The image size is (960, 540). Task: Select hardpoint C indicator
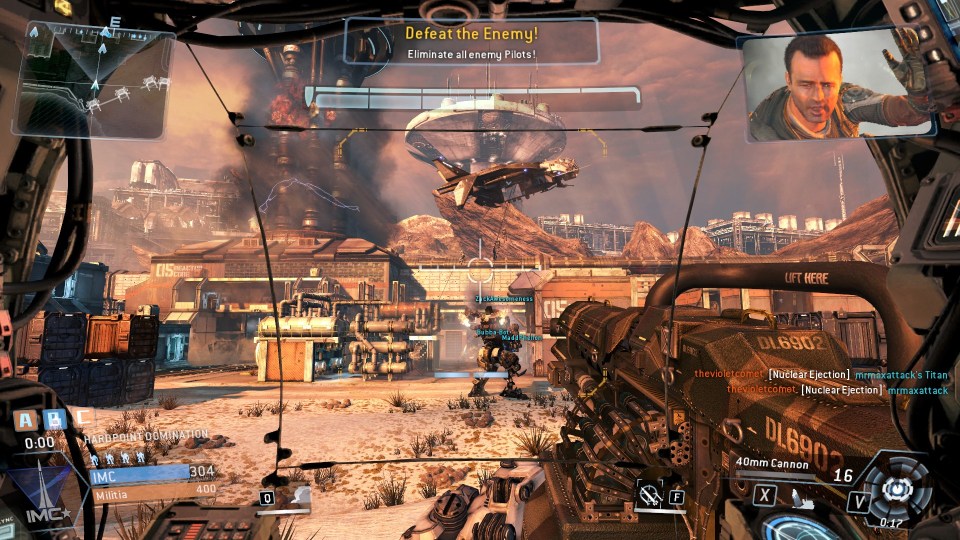pos(84,417)
